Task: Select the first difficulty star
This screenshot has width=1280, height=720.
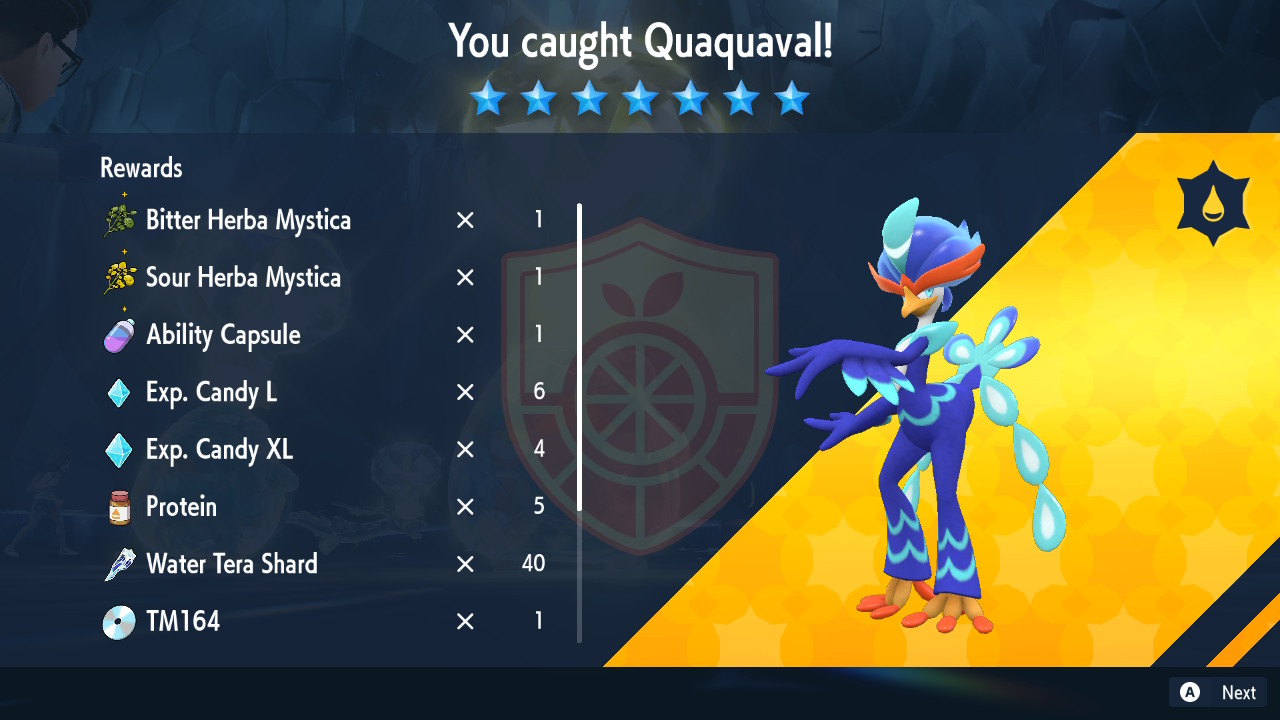Action: click(487, 98)
